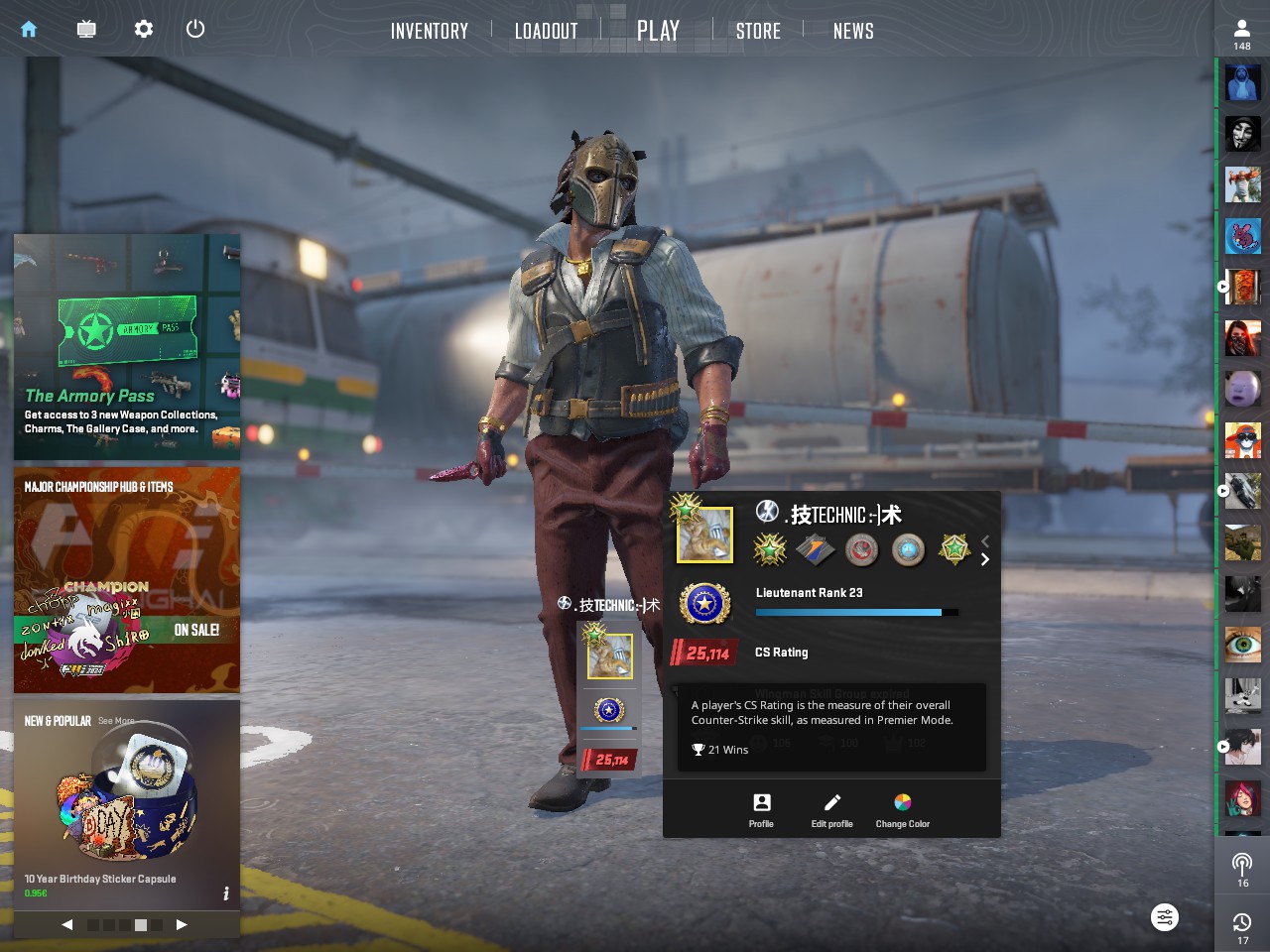Screen dimensions: 1270x952
Task: Choose Edit profile
Action: [x=831, y=809]
